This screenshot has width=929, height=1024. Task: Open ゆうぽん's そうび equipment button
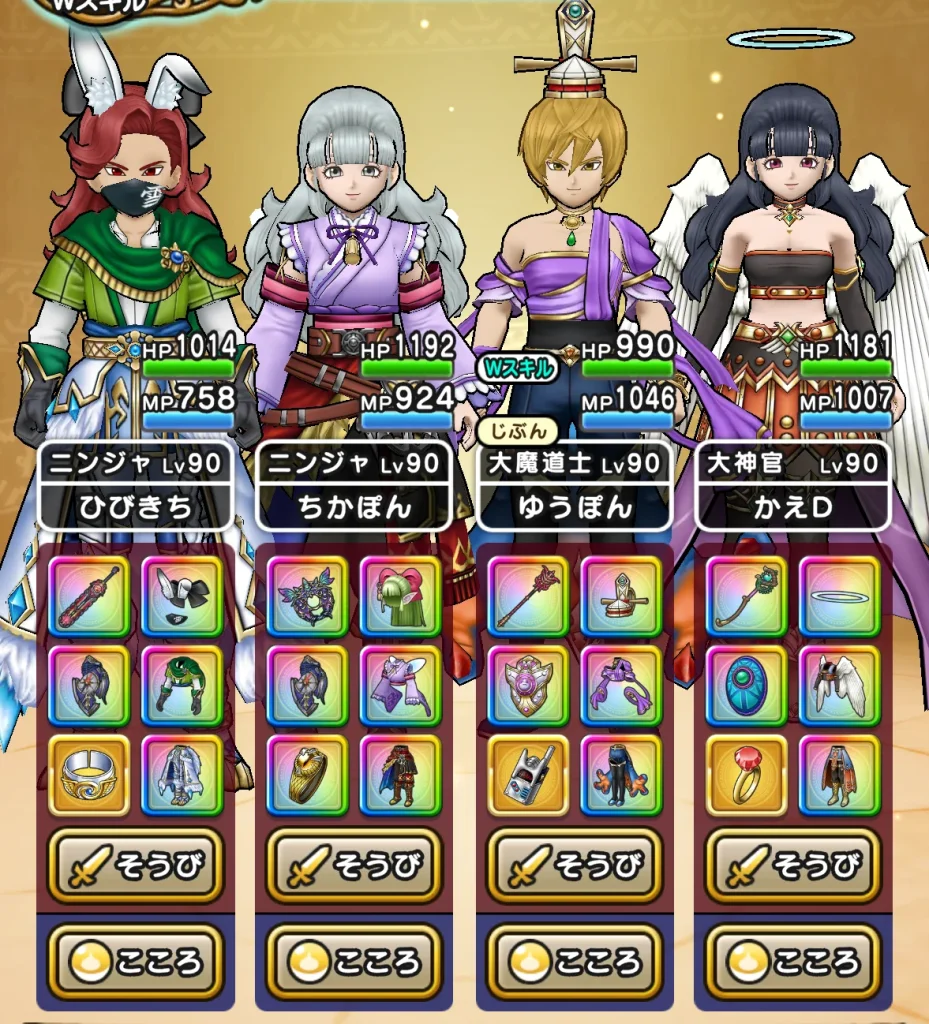574,866
